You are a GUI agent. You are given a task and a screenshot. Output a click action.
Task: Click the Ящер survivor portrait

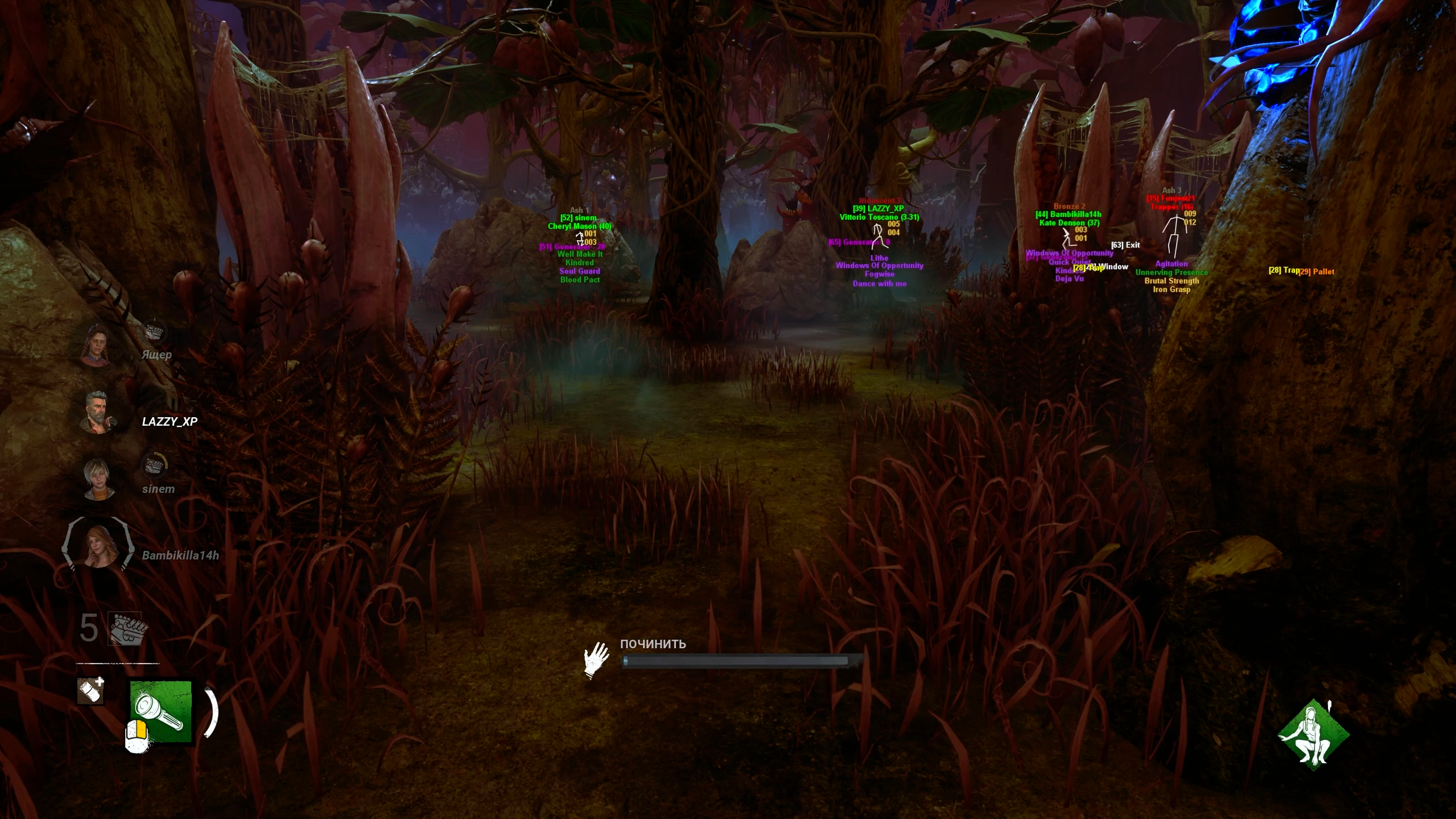tap(97, 344)
